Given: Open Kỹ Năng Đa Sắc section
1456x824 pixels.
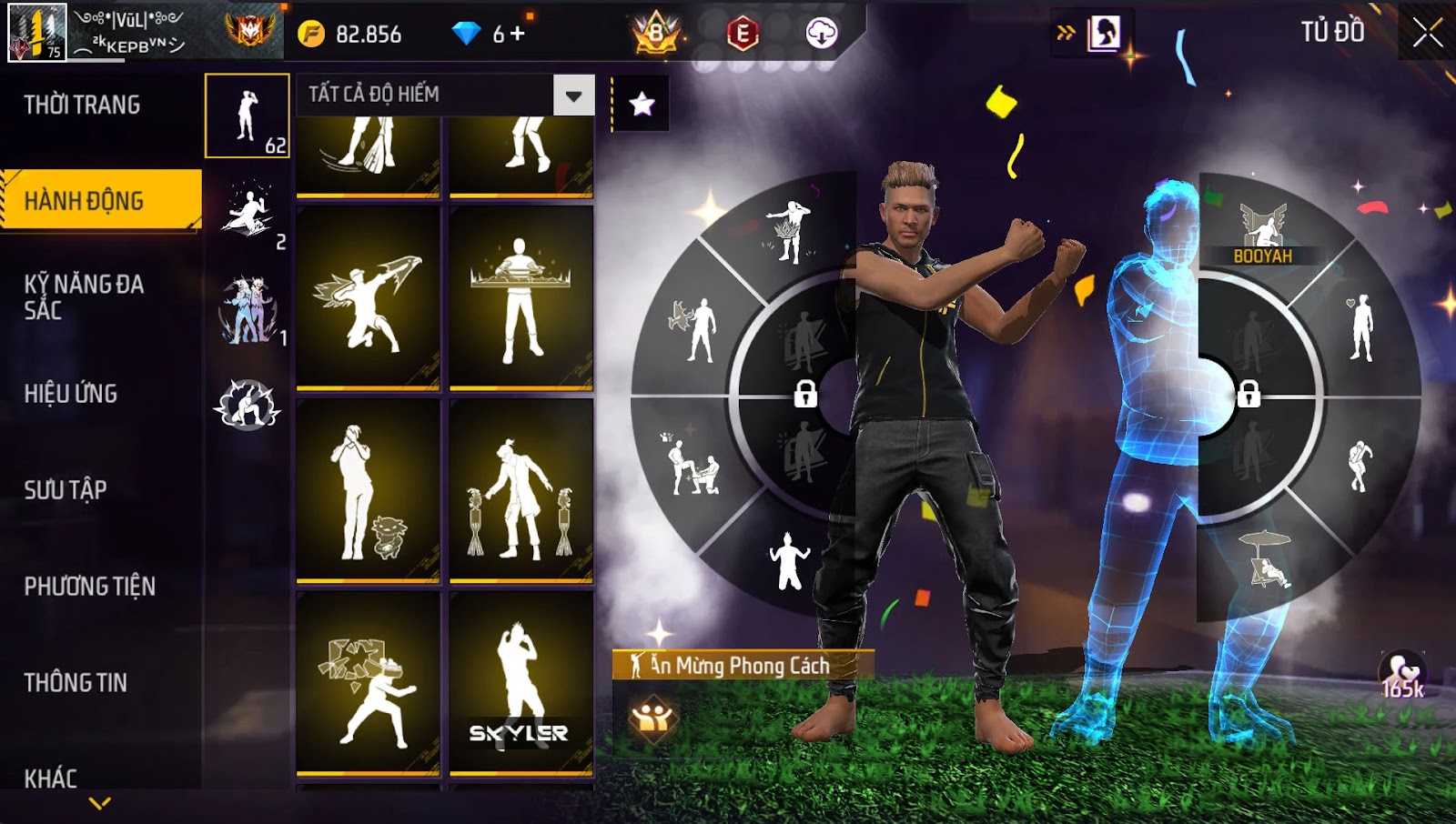Looking at the screenshot, I should [x=84, y=296].
